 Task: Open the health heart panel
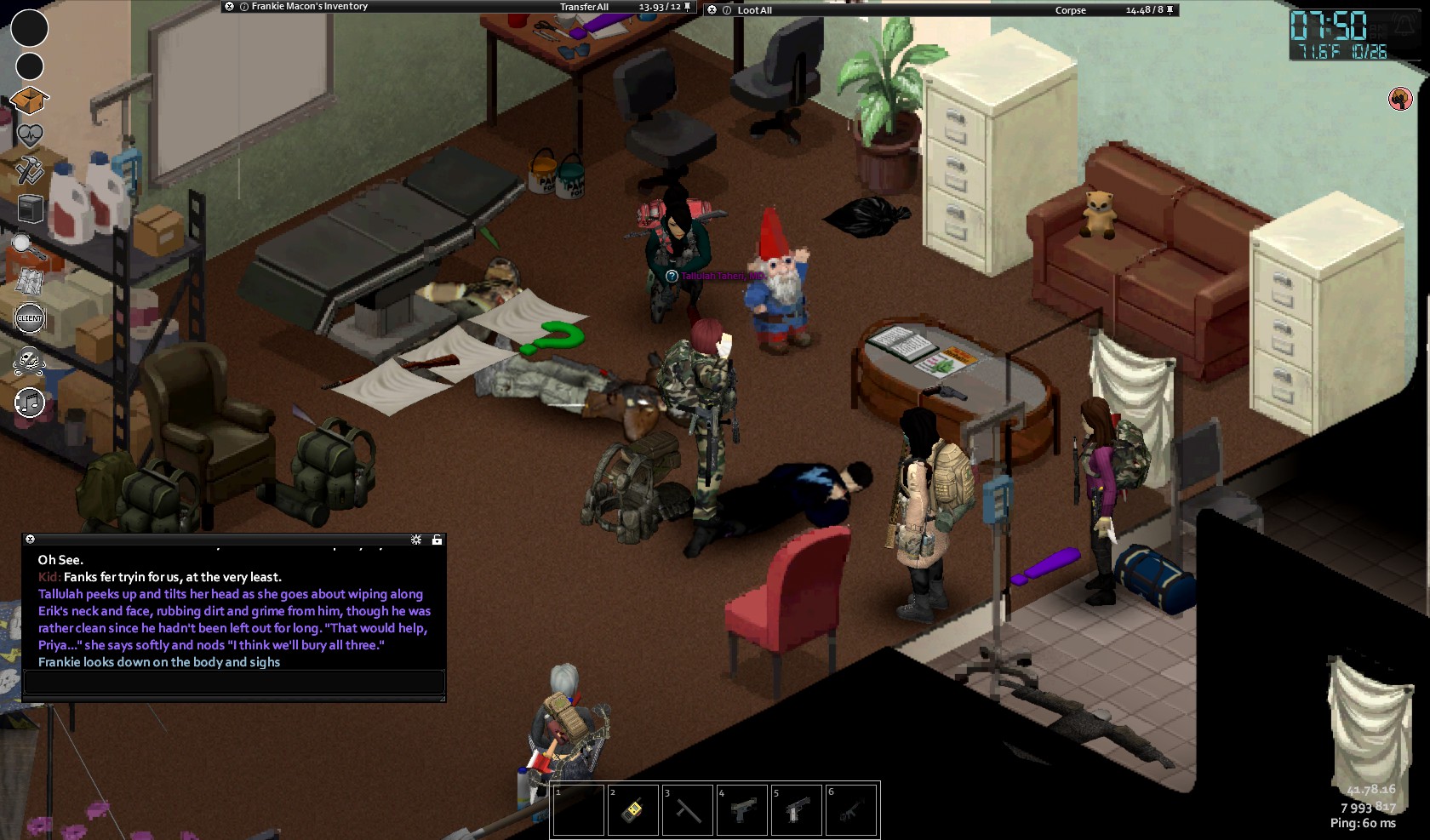click(x=29, y=135)
